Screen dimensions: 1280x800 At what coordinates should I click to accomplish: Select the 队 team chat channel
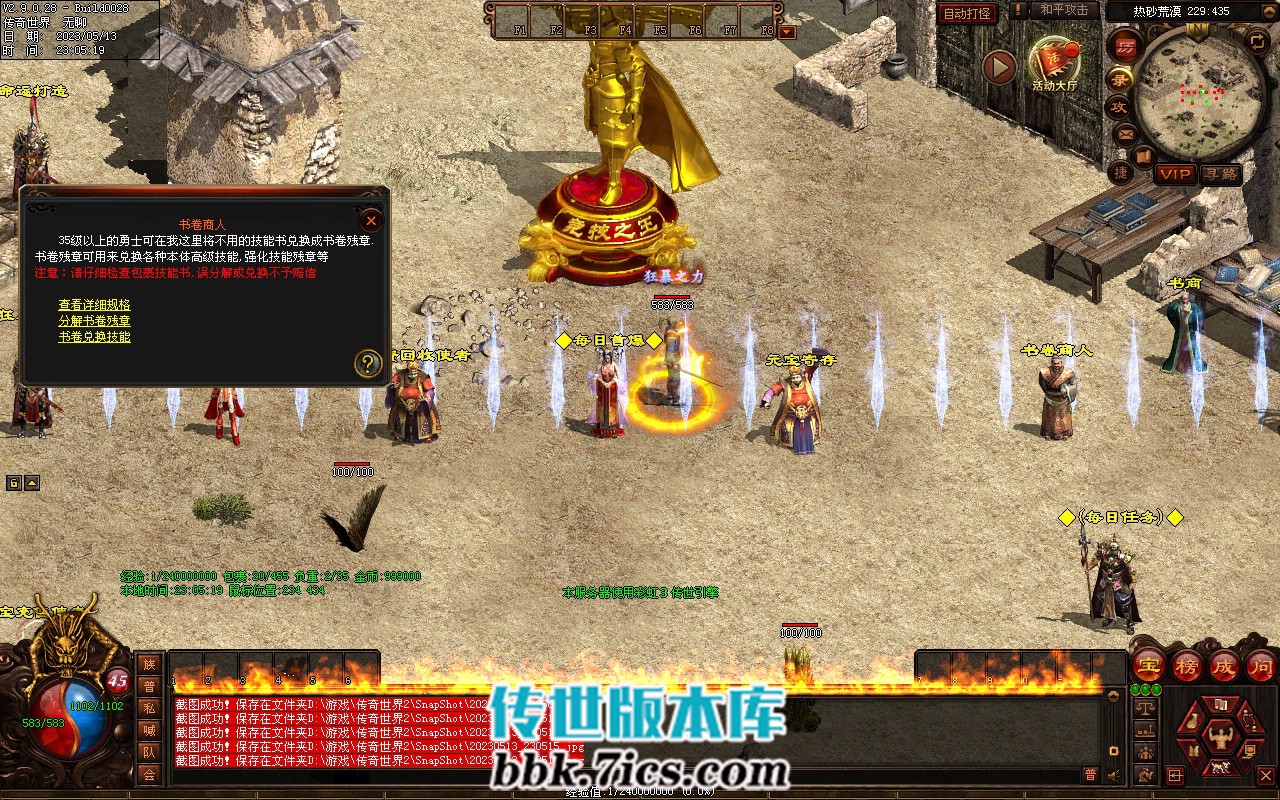coord(149,752)
